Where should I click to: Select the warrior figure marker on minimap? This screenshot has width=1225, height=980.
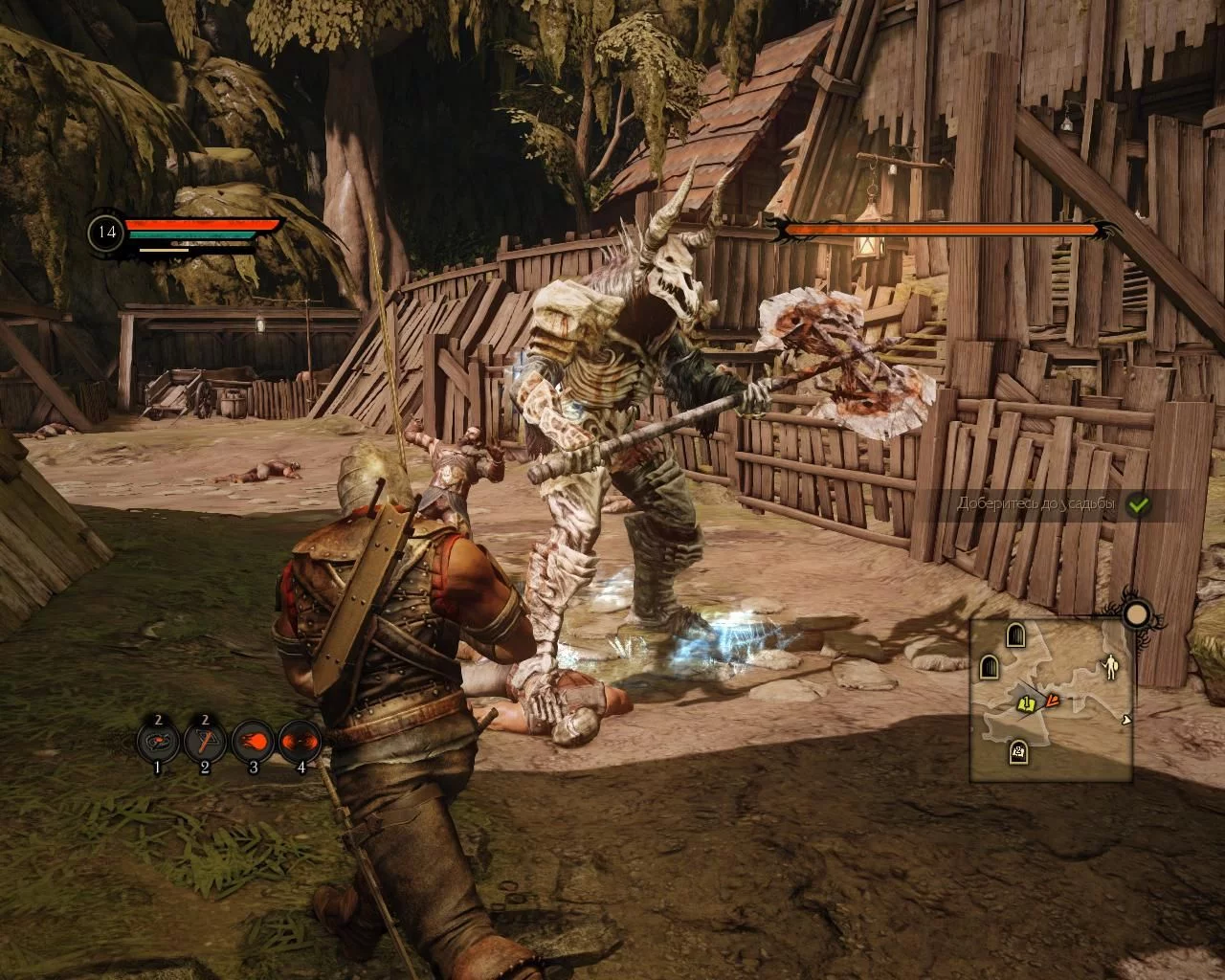(1111, 667)
